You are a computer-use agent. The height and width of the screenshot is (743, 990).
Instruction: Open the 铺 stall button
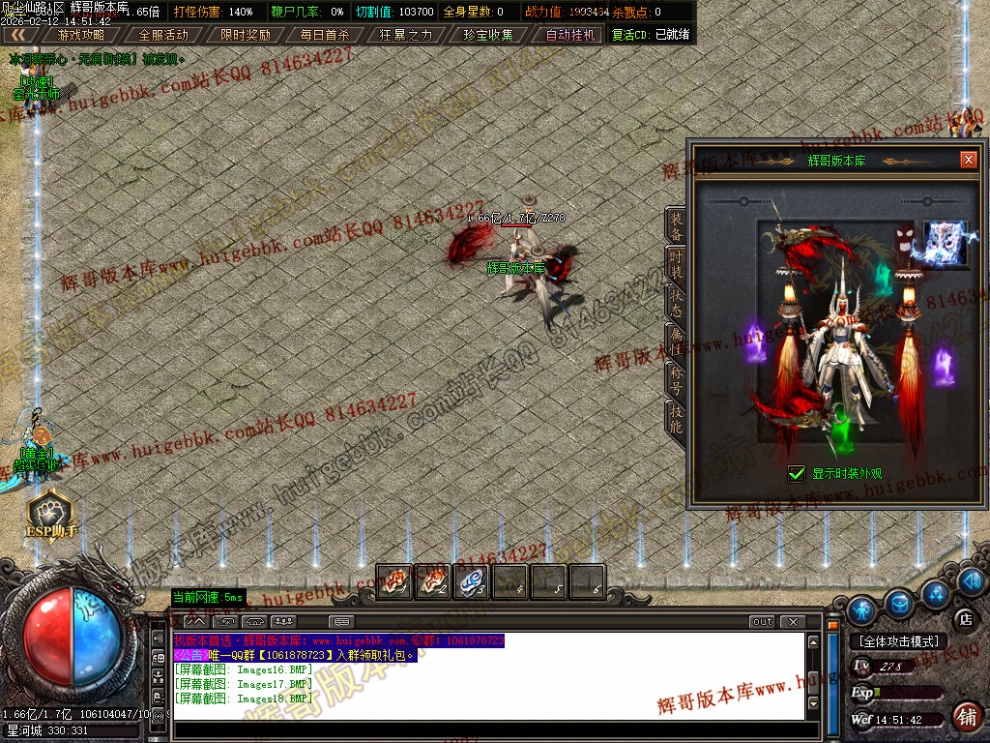click(966, 716)
